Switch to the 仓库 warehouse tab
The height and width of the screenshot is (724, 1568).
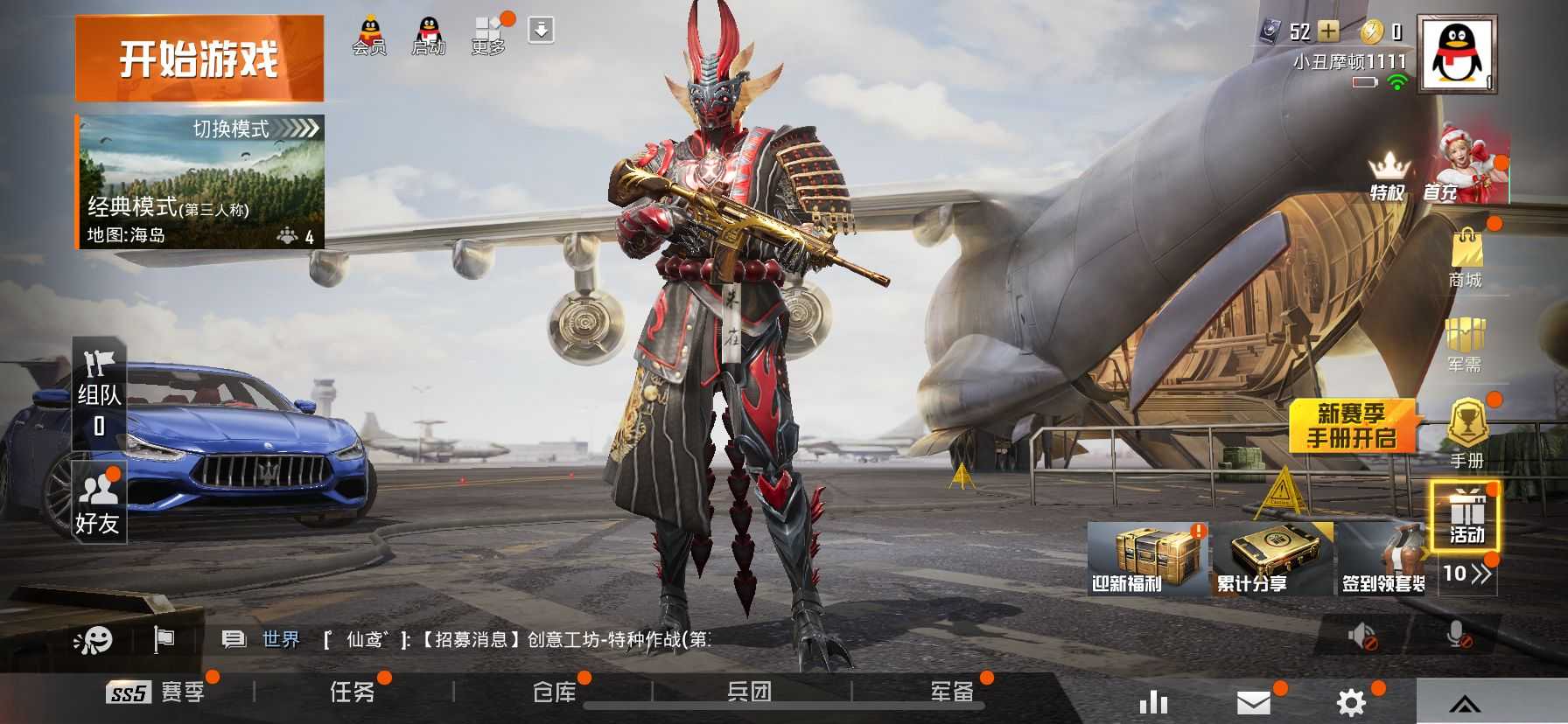[x=555, y=692]
